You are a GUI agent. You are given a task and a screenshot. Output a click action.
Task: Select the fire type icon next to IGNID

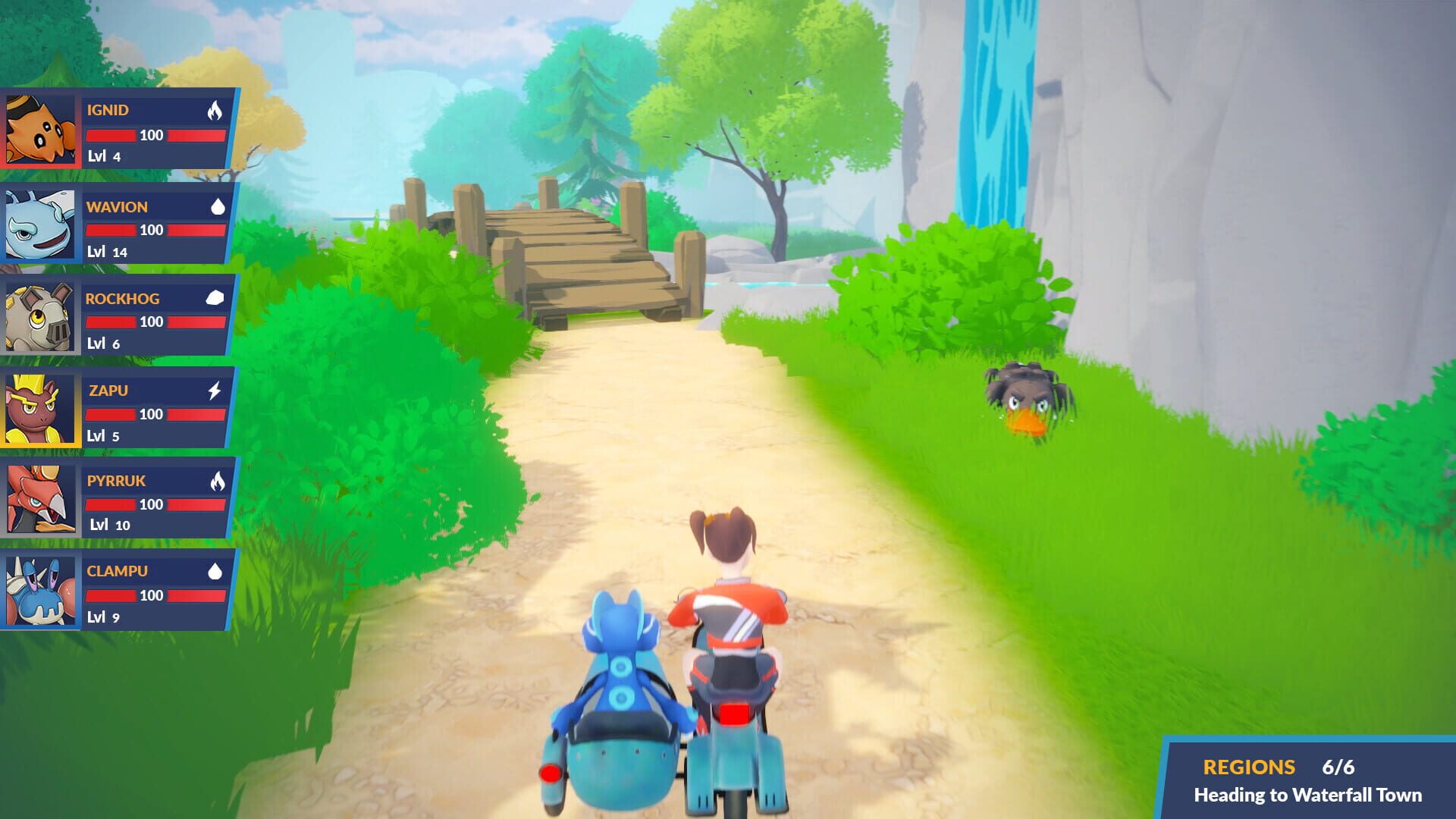[216, 110]
